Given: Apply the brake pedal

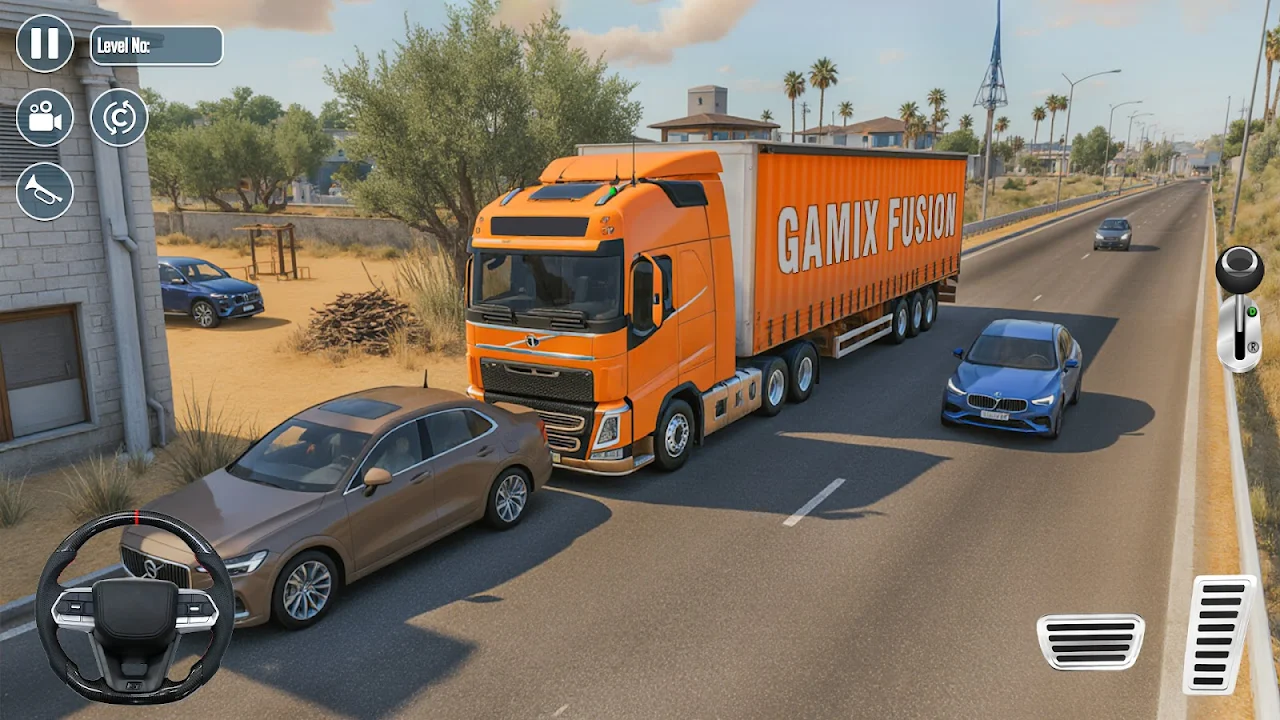Looking at the screenshot, I should click(1090, 641).
